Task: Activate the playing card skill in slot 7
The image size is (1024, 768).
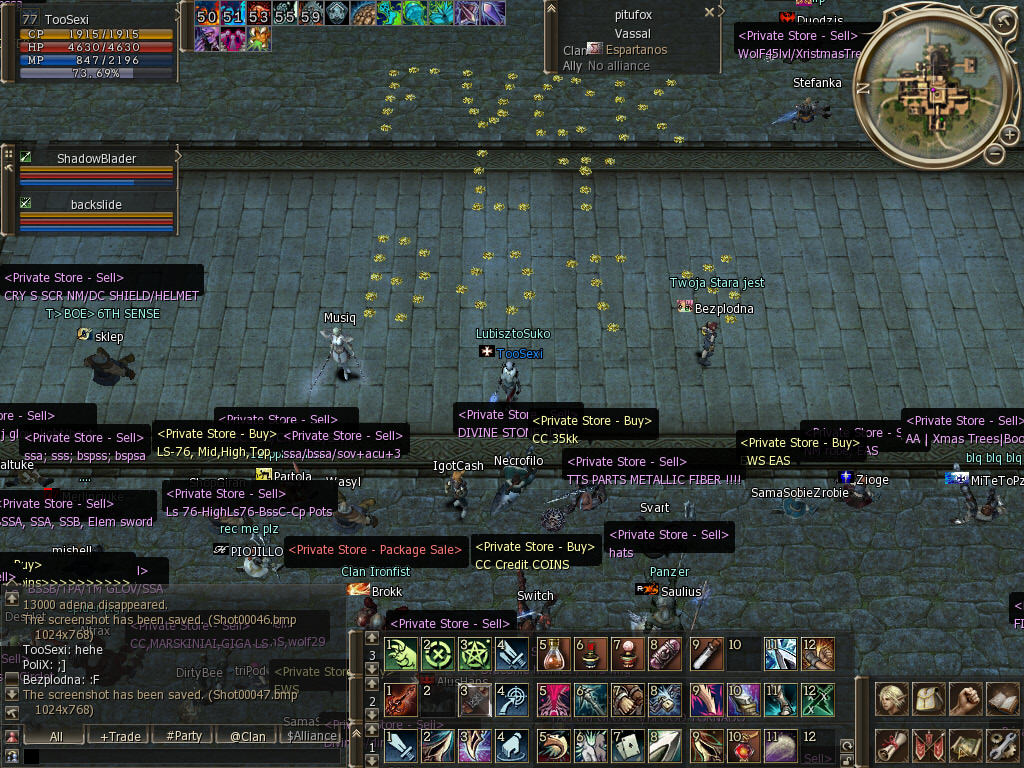Action: point(629,746)
